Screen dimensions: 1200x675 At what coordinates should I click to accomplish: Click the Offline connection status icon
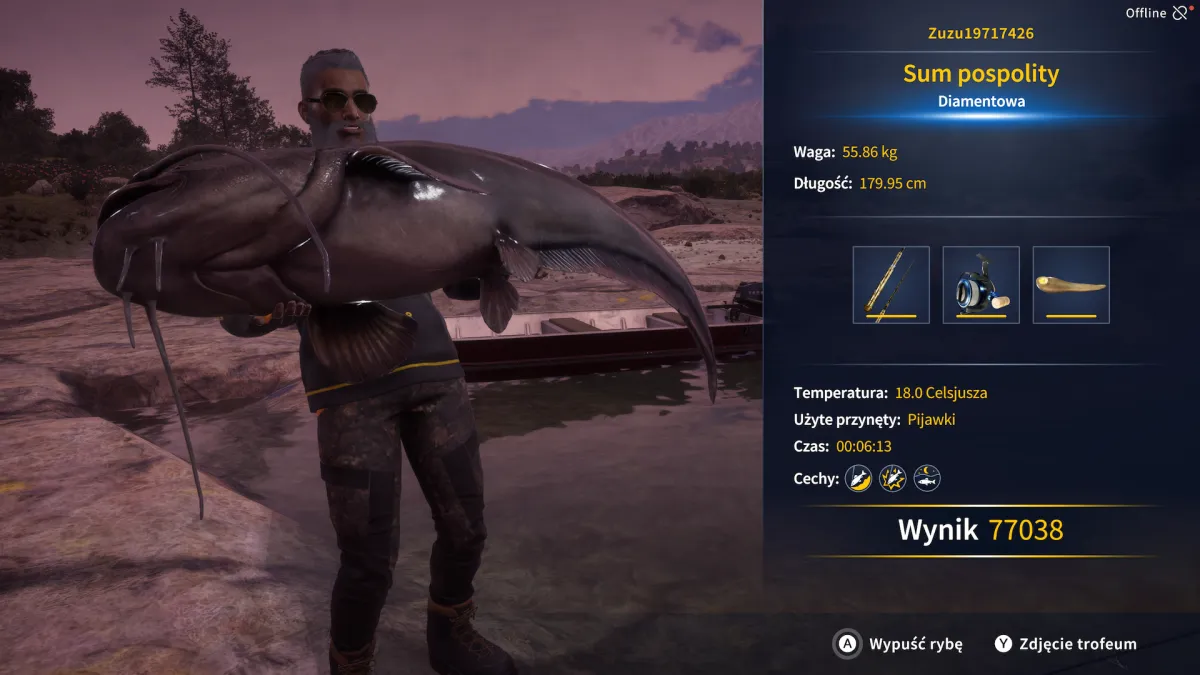1181,13
